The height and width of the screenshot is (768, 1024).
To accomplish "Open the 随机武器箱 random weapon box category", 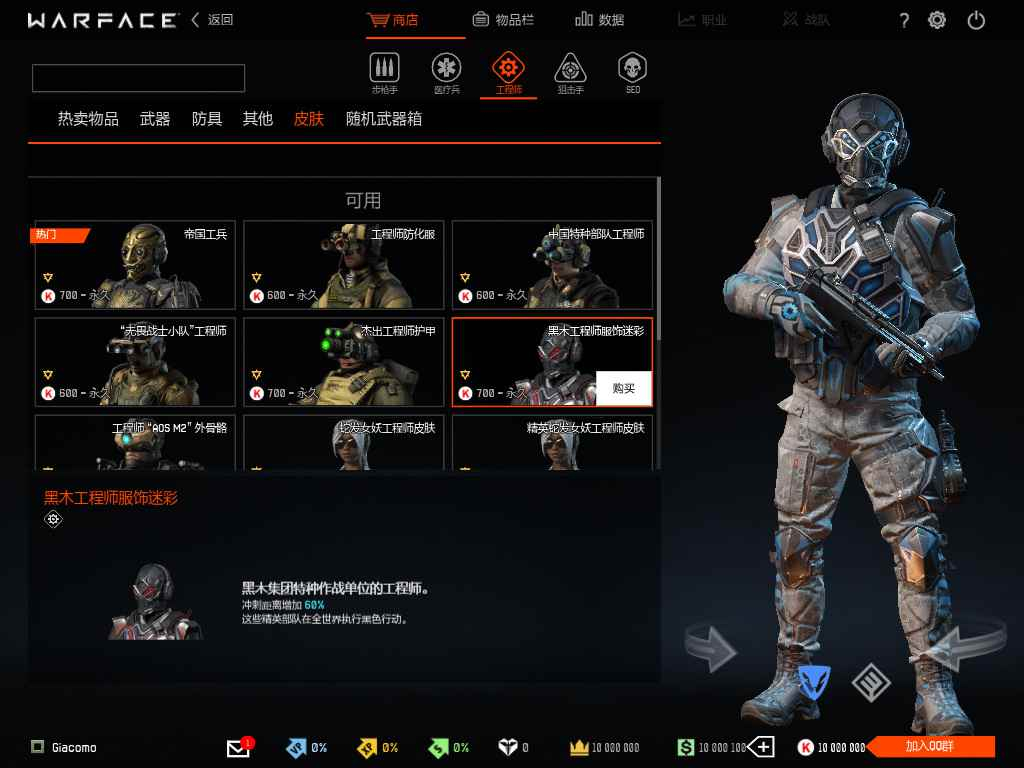I will pyautogui.click(x=384, y=119).
